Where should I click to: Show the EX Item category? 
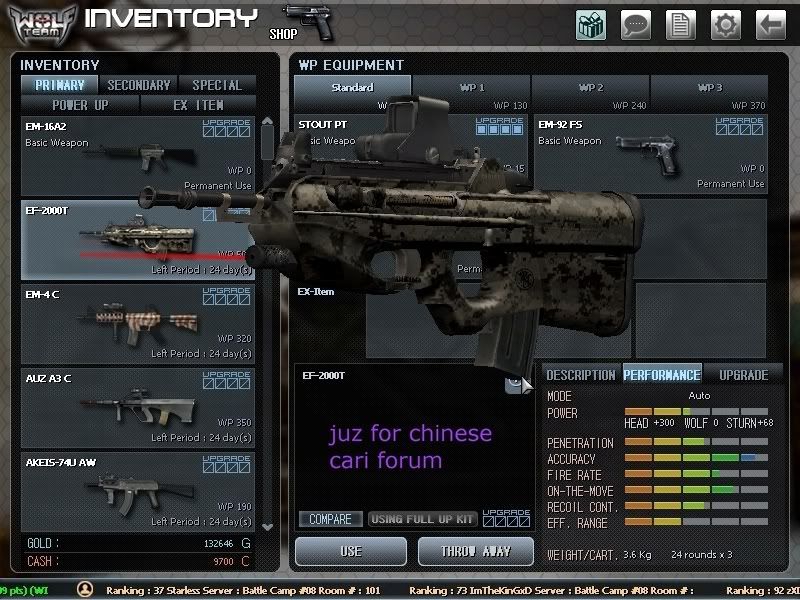[x=198, y=104]
